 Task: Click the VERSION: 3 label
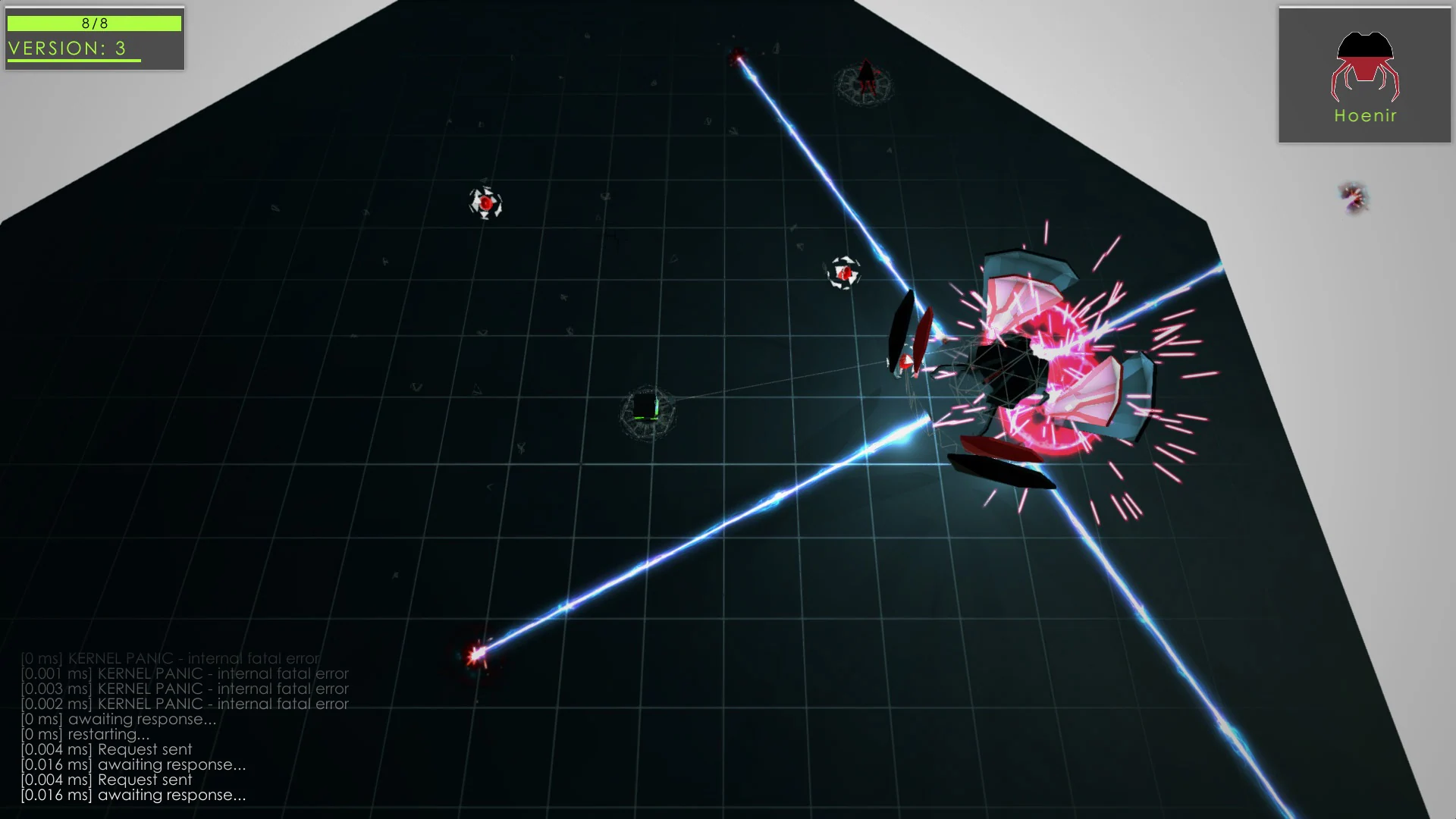click(68, 48)
